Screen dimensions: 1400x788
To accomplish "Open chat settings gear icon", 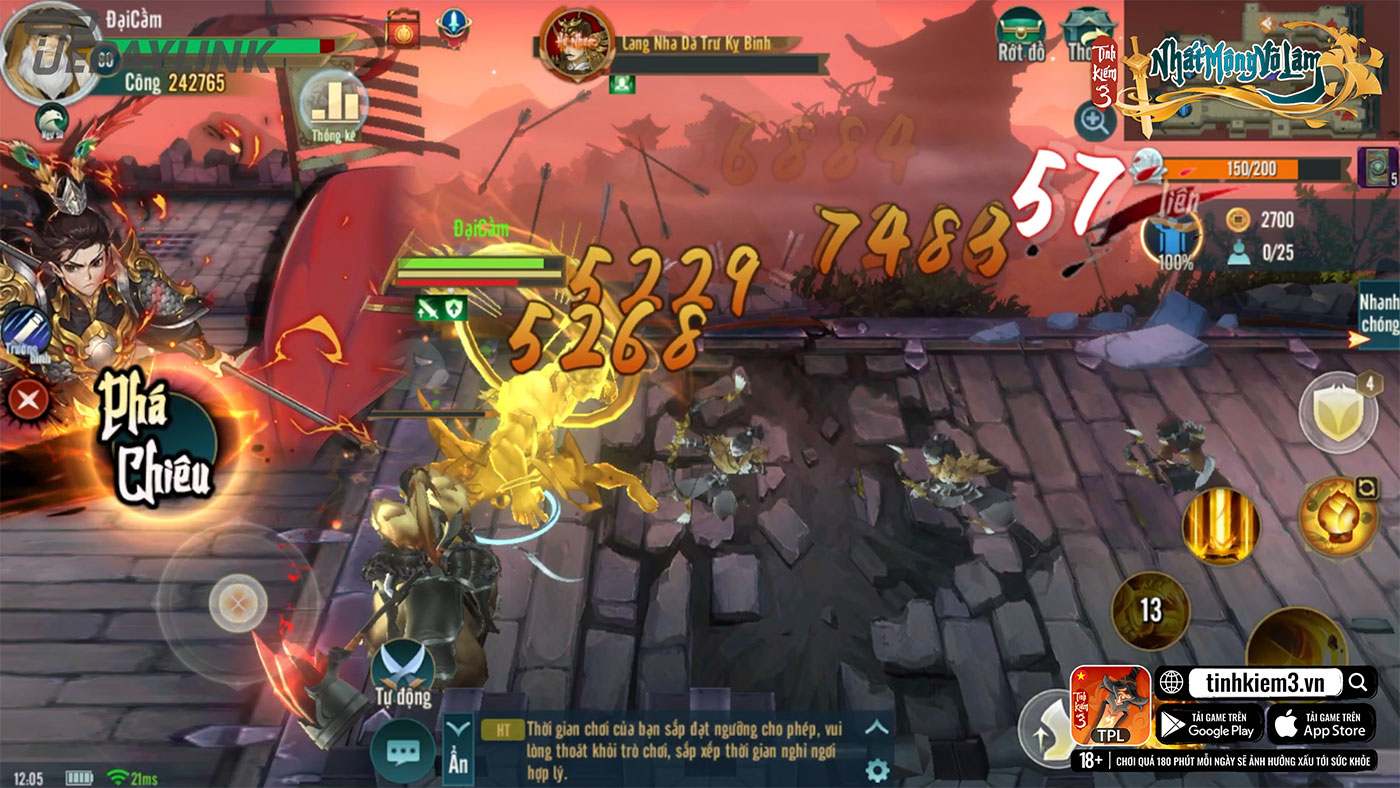I will 877,769.
